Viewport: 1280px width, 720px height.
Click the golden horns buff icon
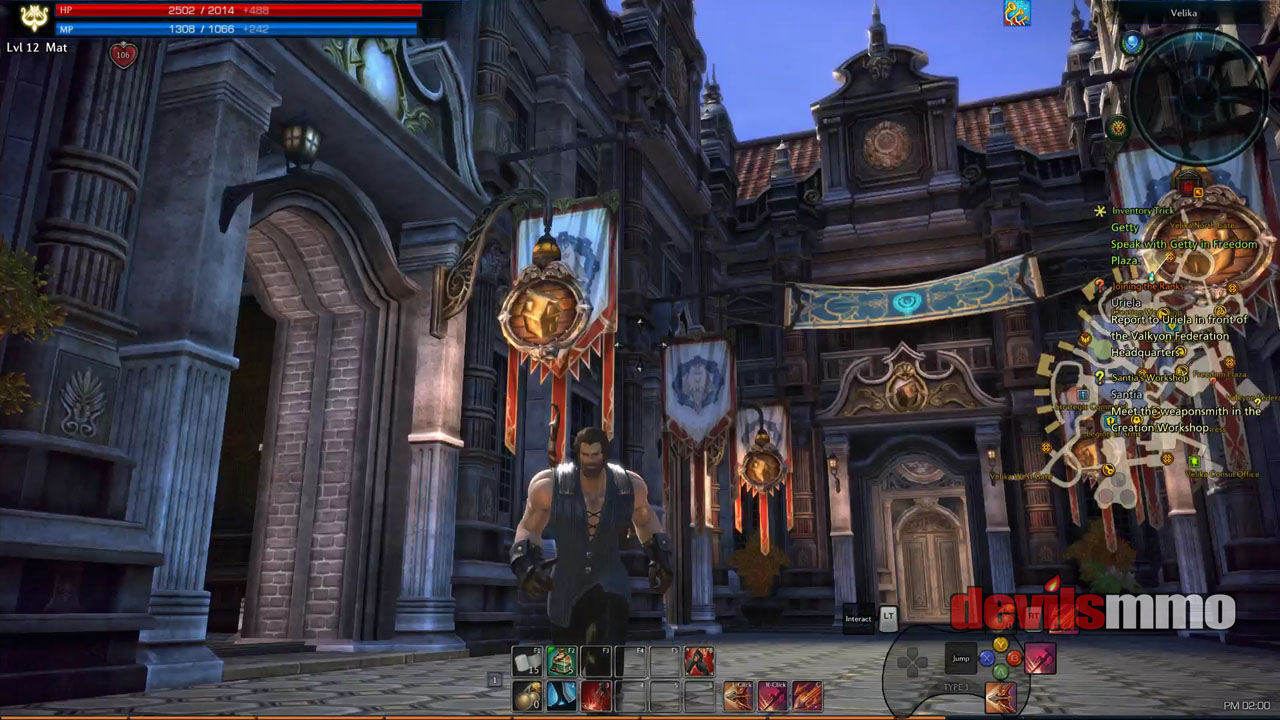1017,13
